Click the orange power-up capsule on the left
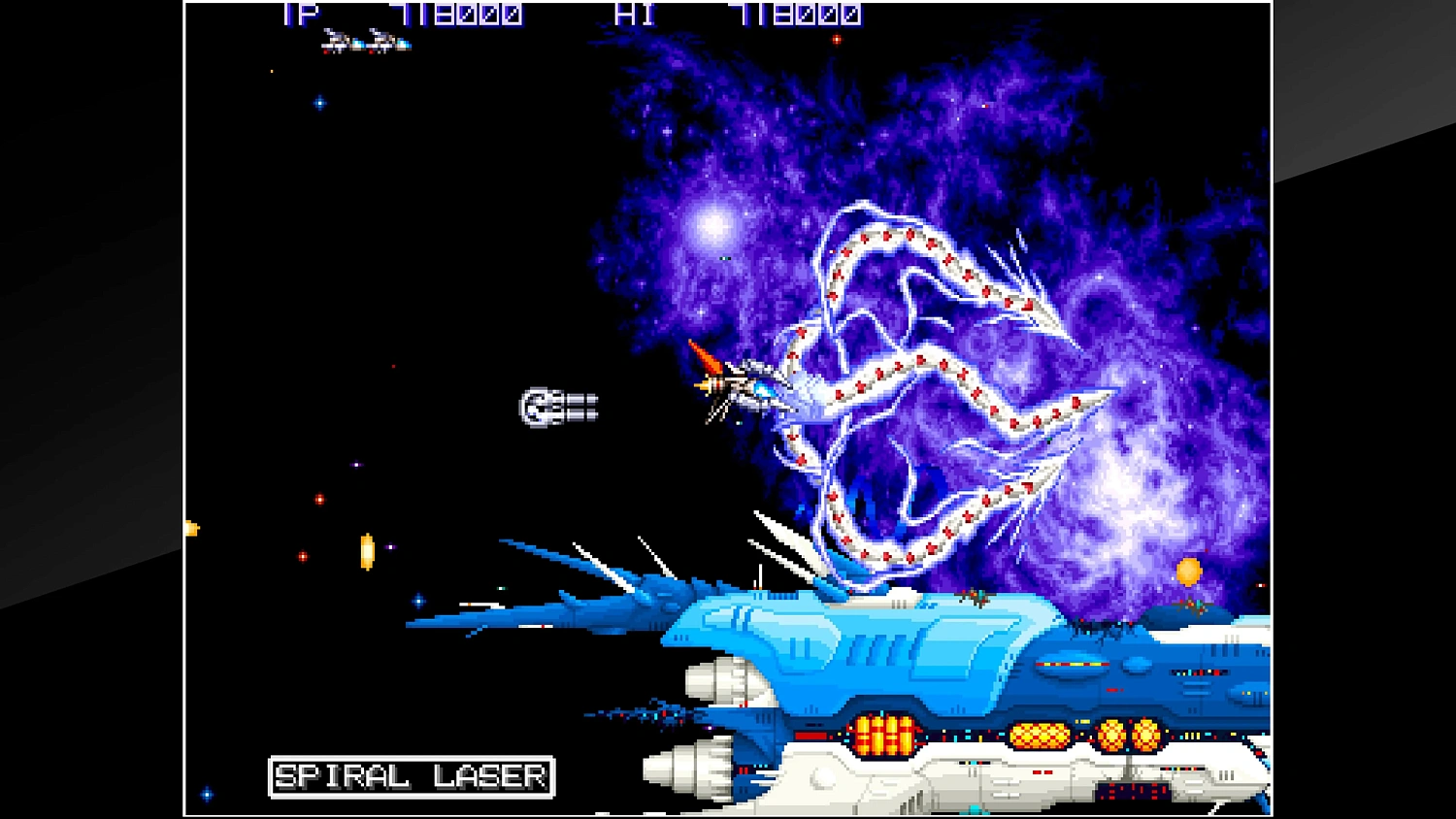 [367, 551]
